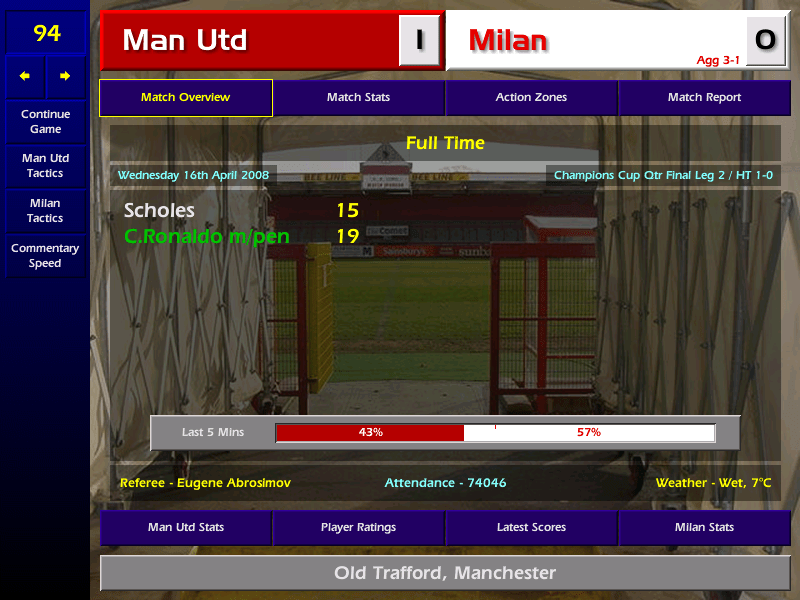Show Player Ratings
This screenshot has height=600, width=800.
coord(358,527)
